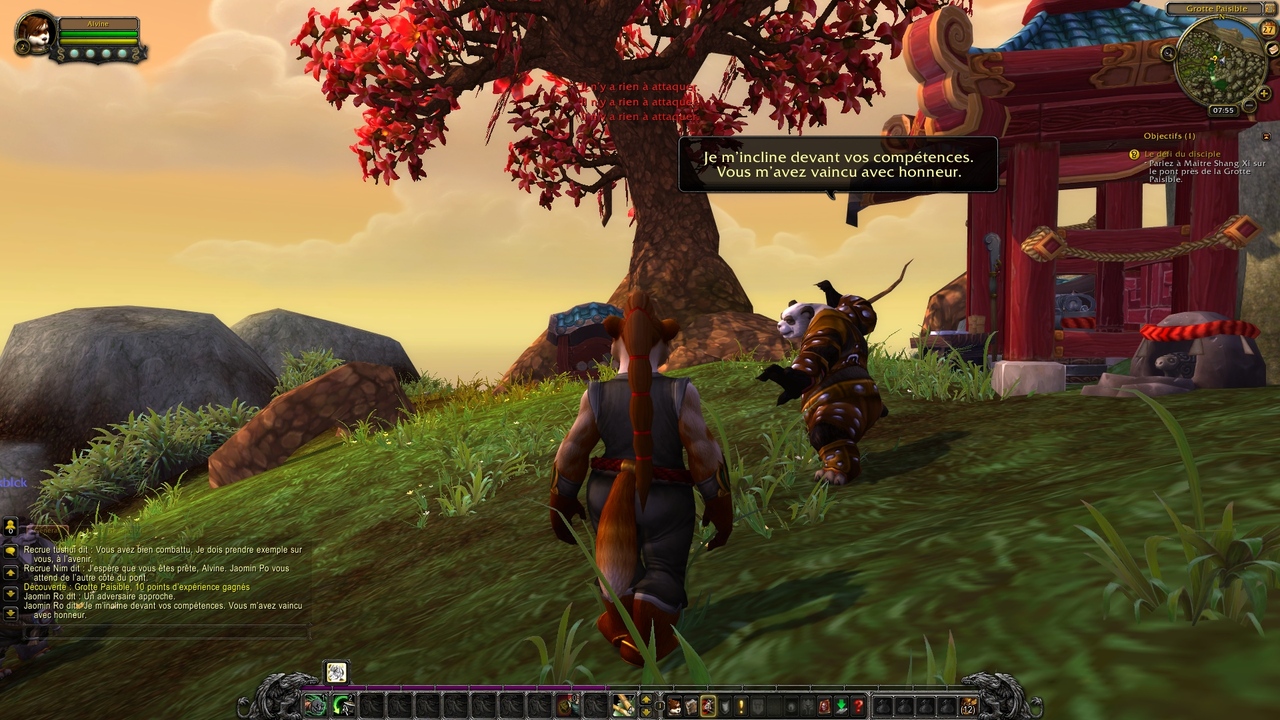Use the green swirl ability in second slot

(344, 706)
